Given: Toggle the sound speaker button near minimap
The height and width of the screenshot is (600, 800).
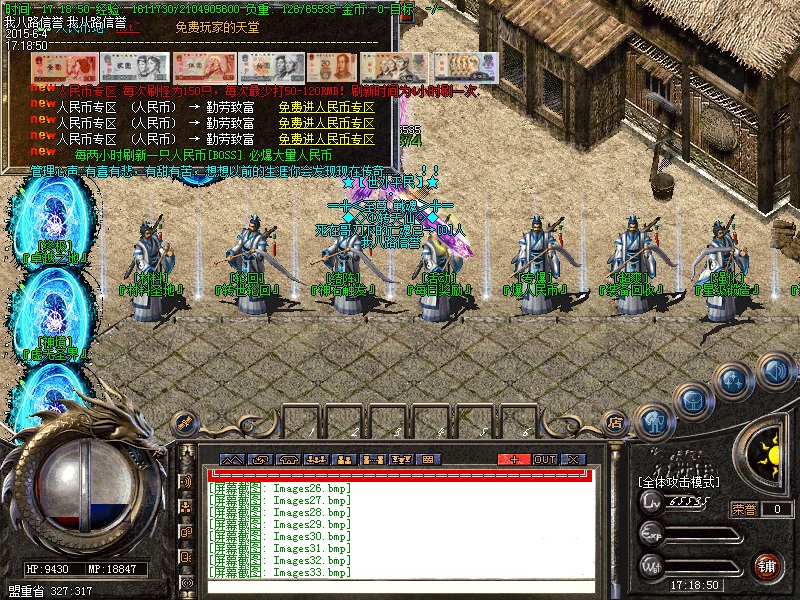Looking at the screenshot, I should 775,372.
